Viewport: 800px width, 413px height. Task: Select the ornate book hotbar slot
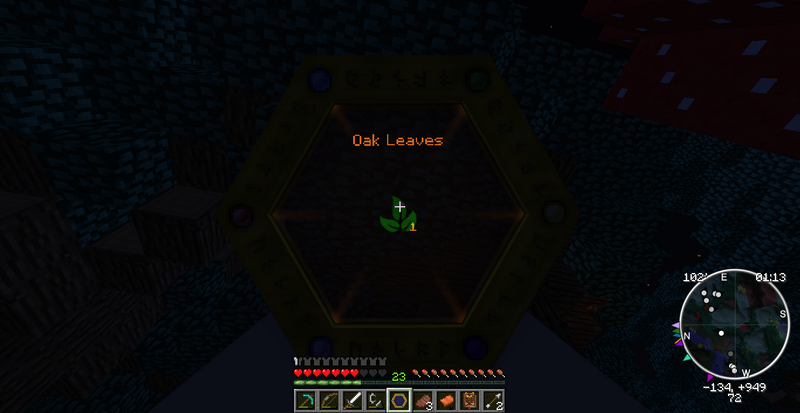click(470, 401)
